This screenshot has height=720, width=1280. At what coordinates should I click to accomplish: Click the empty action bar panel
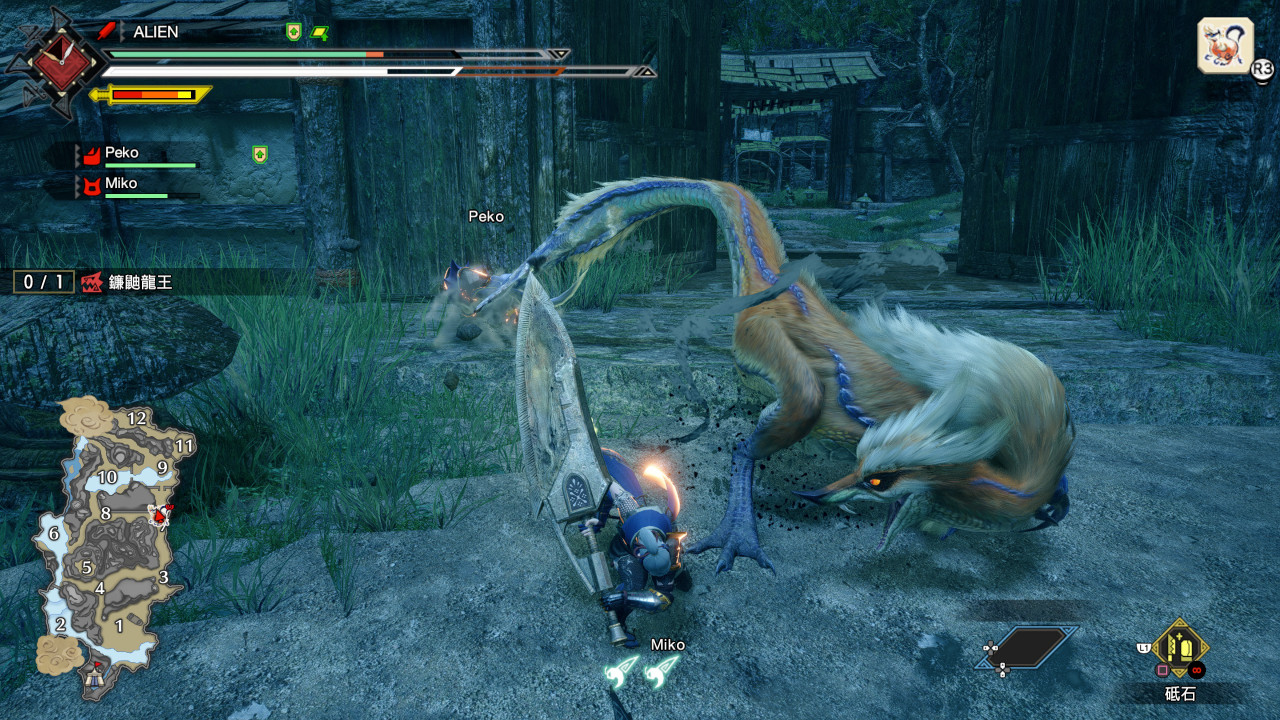(x=1028, y=648)
